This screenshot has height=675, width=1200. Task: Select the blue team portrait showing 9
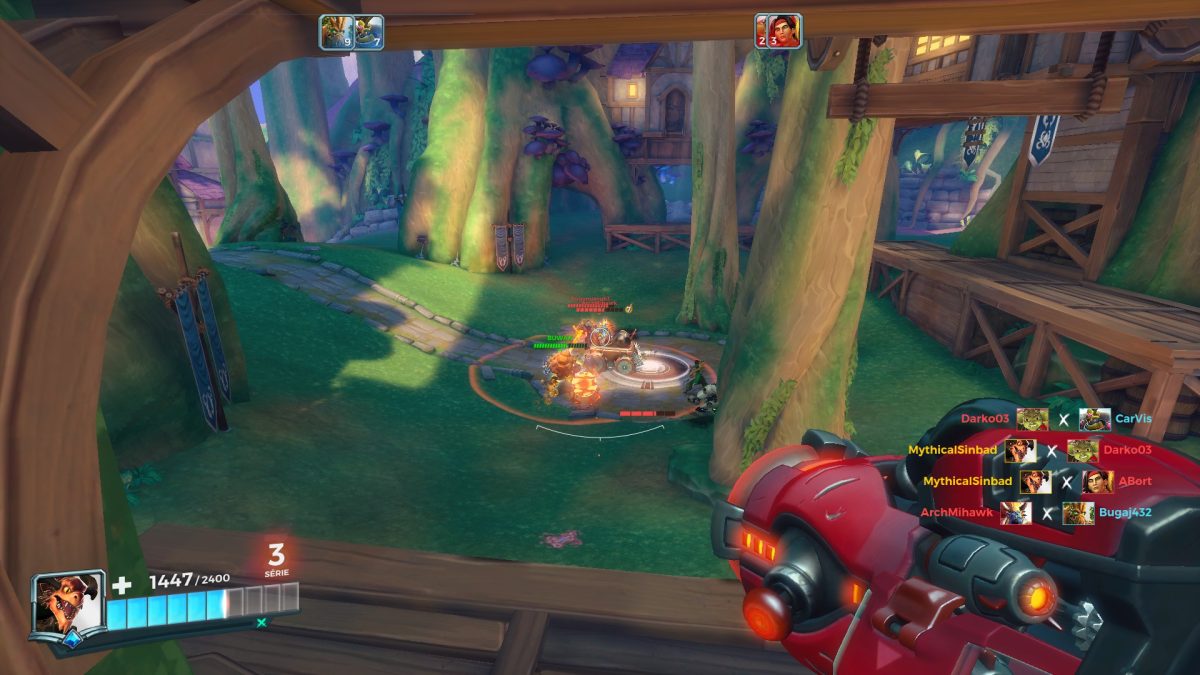click(x=336, y=31)
